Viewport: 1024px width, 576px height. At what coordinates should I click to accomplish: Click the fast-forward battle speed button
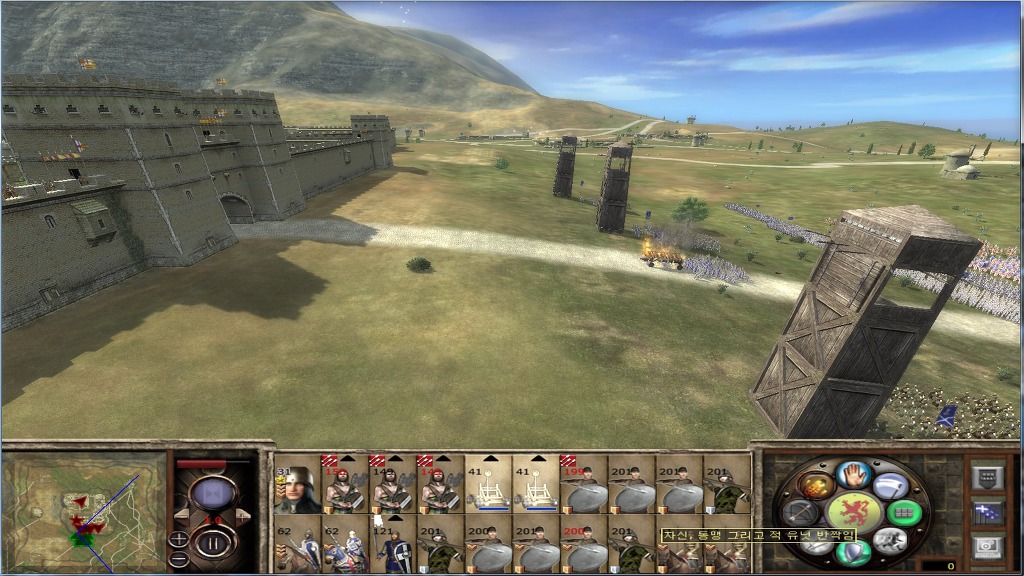coord(211,494)
